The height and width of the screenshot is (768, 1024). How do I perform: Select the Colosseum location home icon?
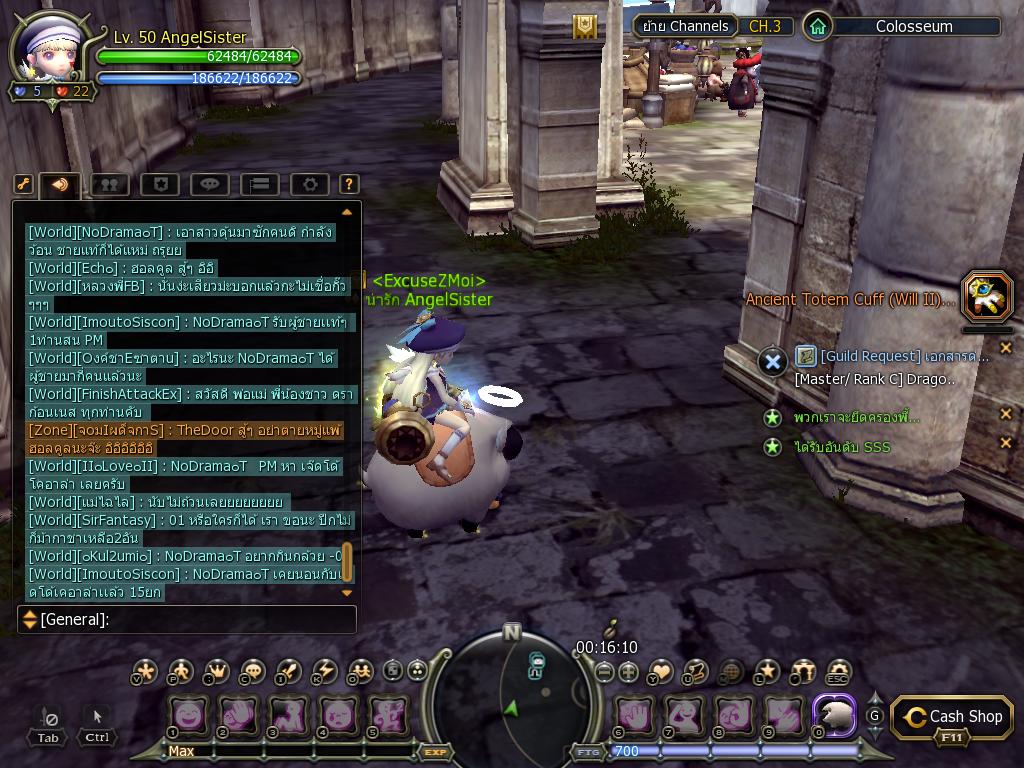818,26
